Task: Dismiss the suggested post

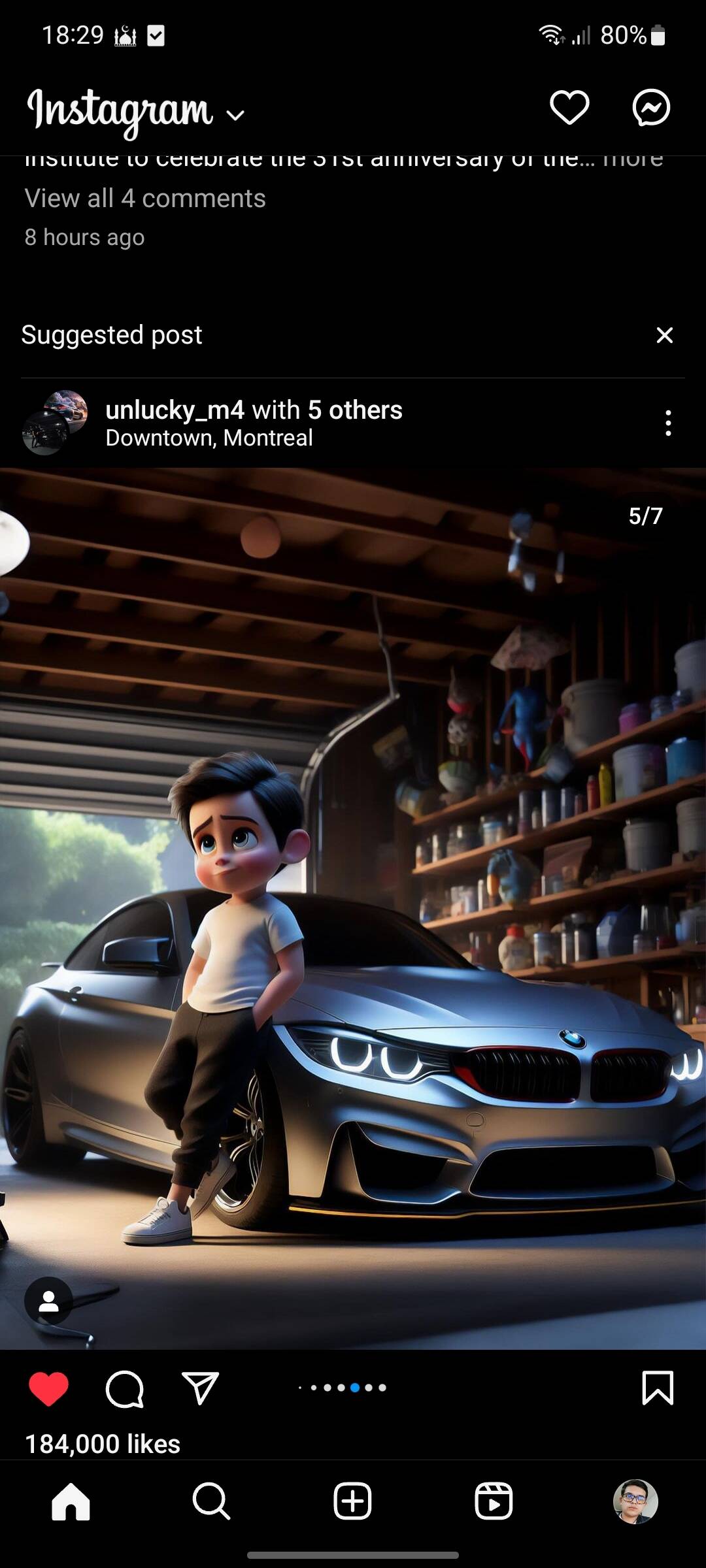Action: coord(664,335)
